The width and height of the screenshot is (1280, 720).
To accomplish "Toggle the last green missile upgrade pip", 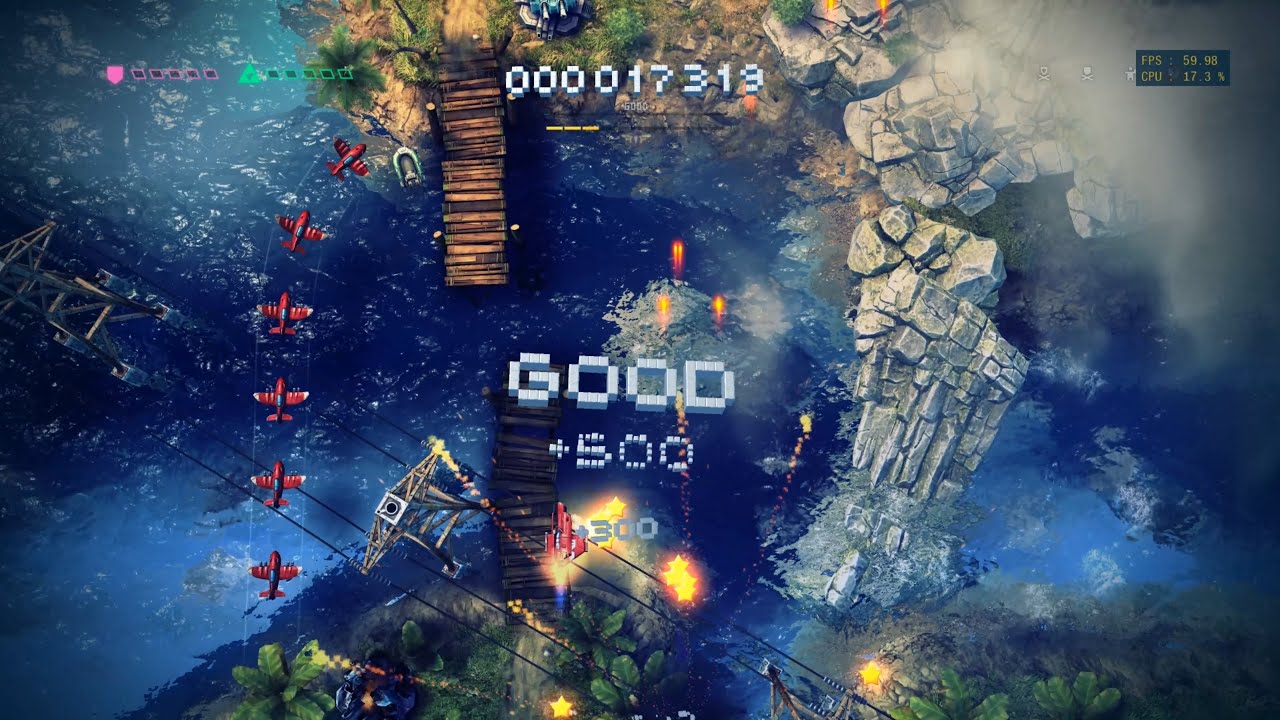I will click(x=346, y=73).
